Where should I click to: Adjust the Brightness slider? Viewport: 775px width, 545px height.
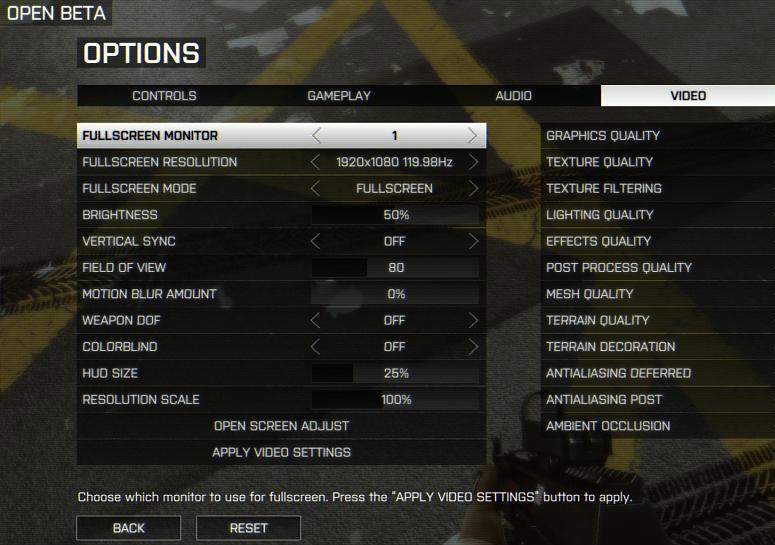395,215
